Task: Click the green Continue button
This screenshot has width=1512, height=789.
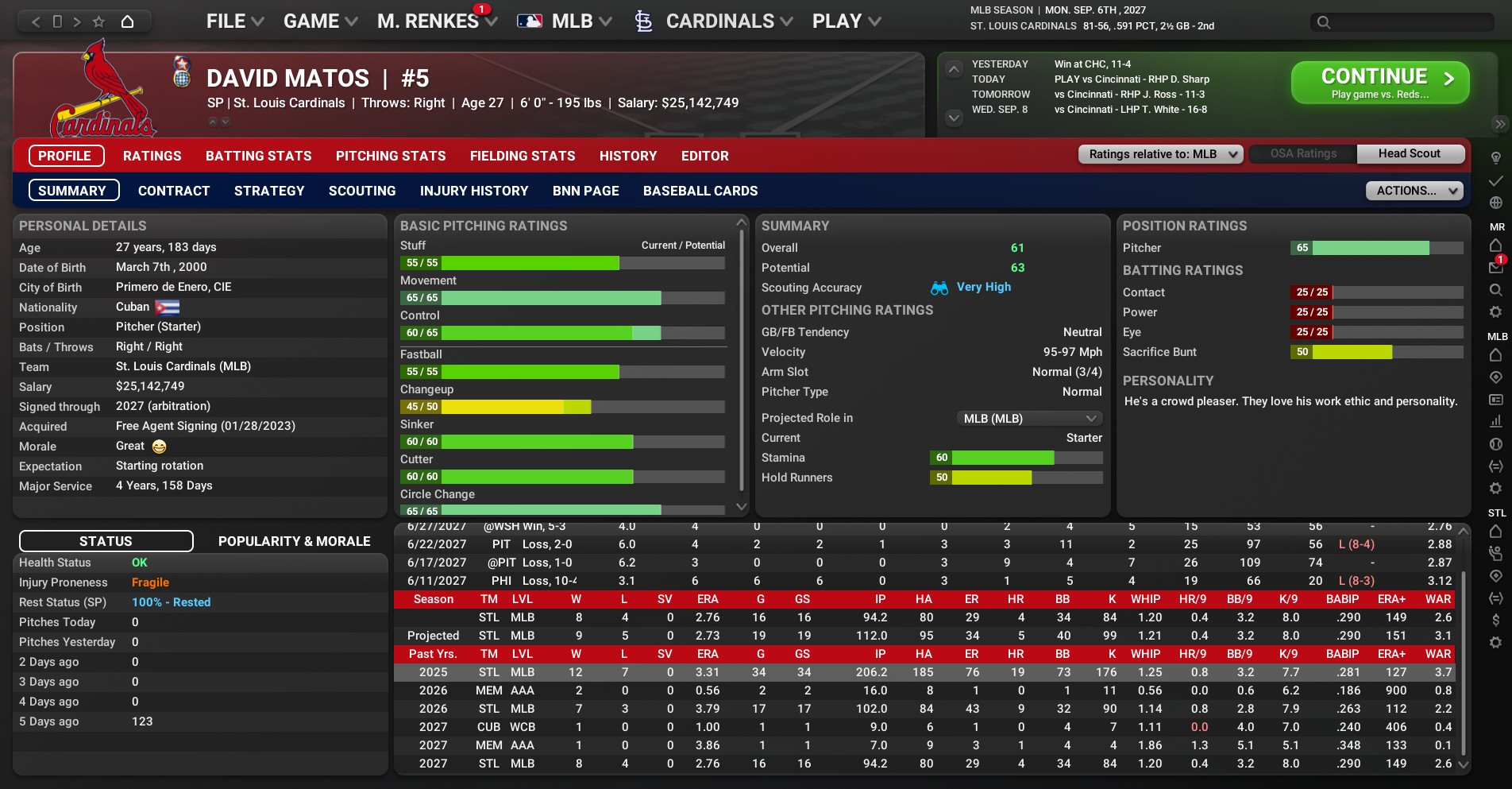Action: point(1379,83)
